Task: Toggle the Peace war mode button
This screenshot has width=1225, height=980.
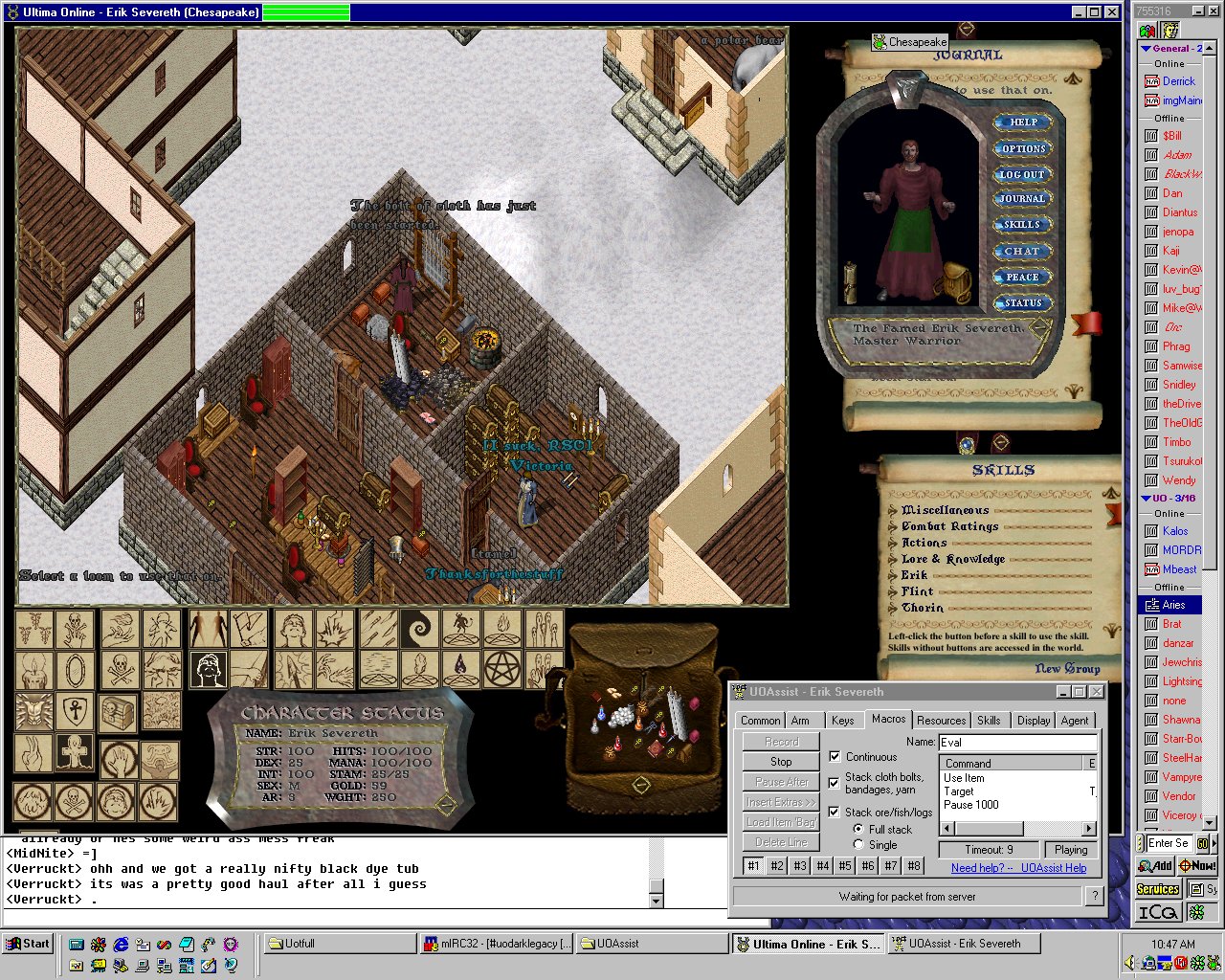Action: coord(1022,277)
